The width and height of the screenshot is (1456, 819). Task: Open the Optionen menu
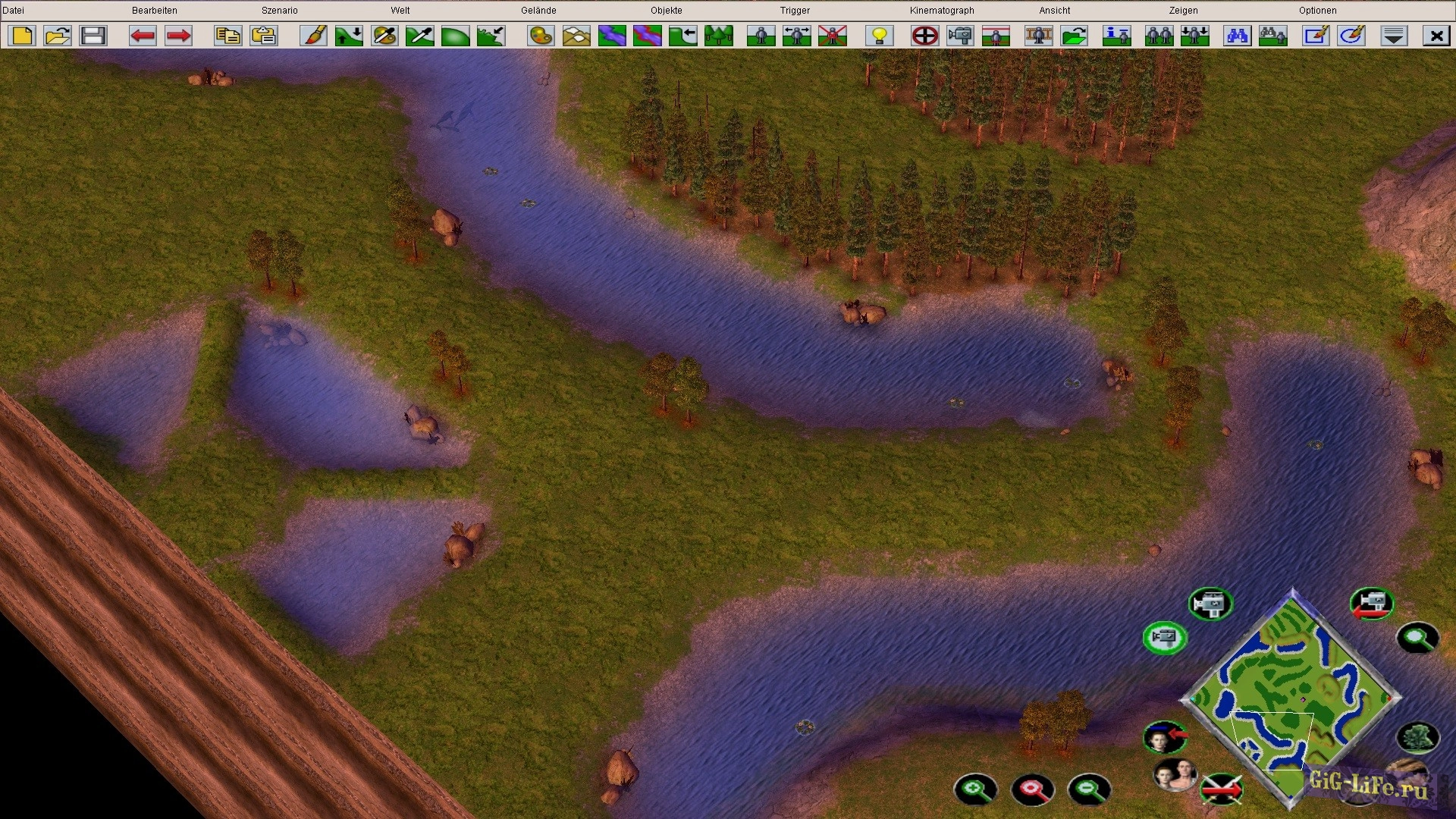1317,11
